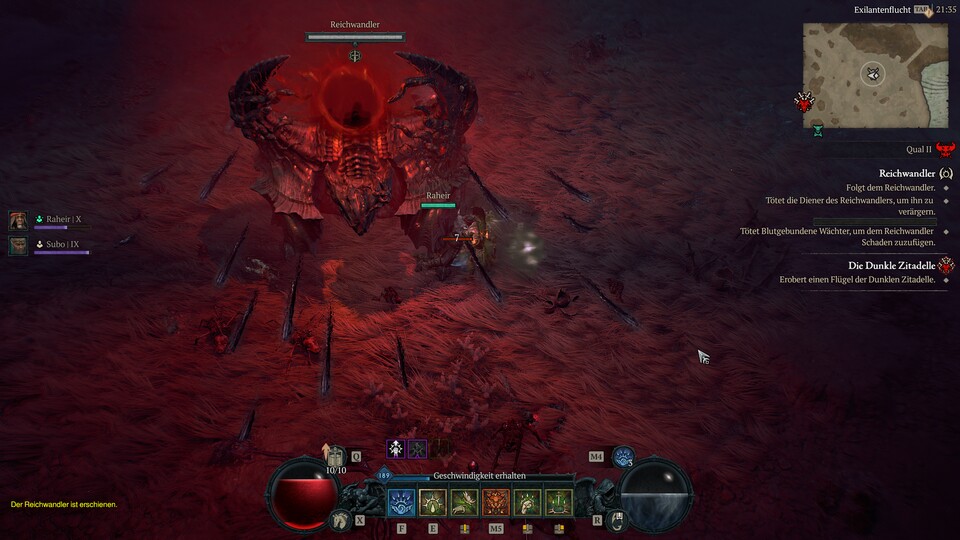The image size is (960, 540).
Task: Drink the healing potion (10/10)
Action: tap(336, 457)
